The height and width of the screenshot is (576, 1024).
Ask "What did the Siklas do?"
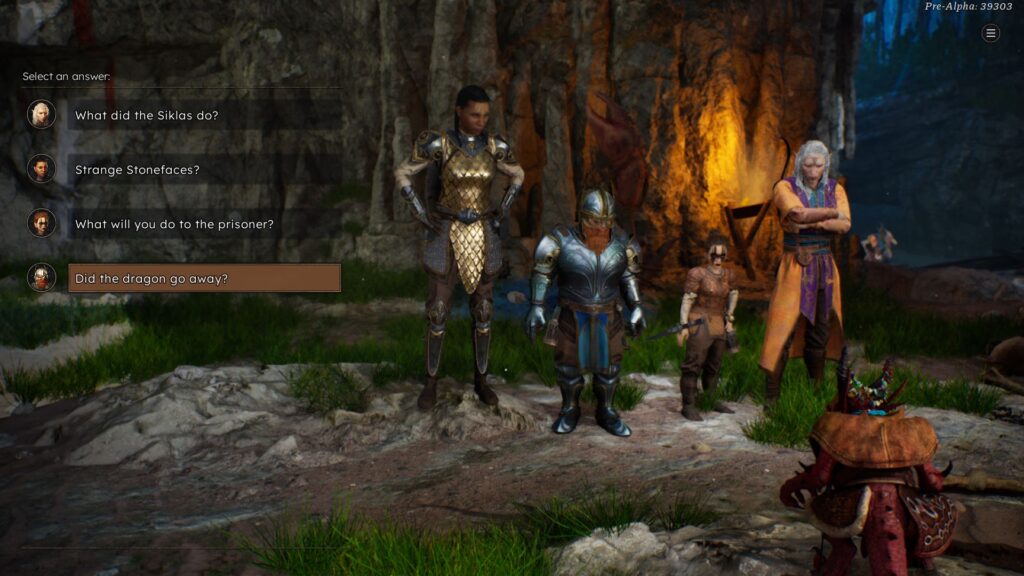[147, 115]
